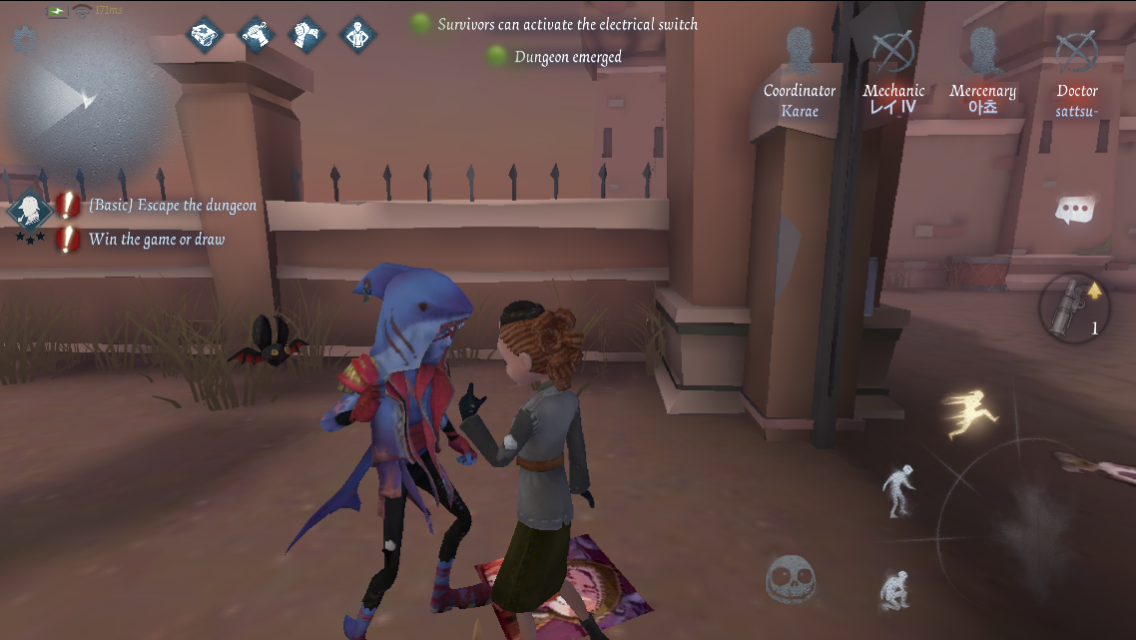The height and width of the screenshot is (640, 1136).
Task: Select the fist holding chain trait icon
Action: pos(256,35)
